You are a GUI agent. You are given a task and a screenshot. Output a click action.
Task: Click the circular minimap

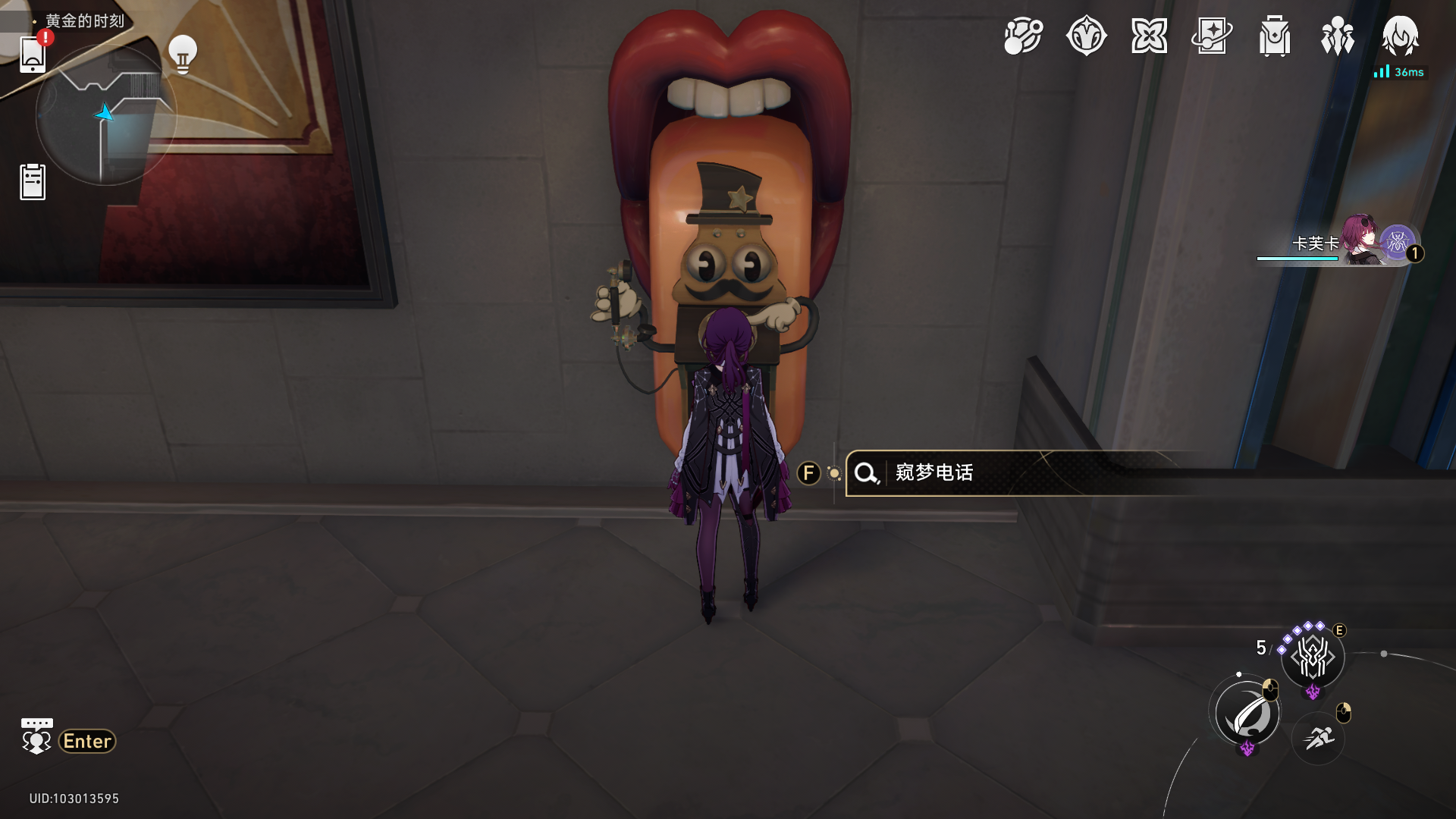tap(106, 115)
